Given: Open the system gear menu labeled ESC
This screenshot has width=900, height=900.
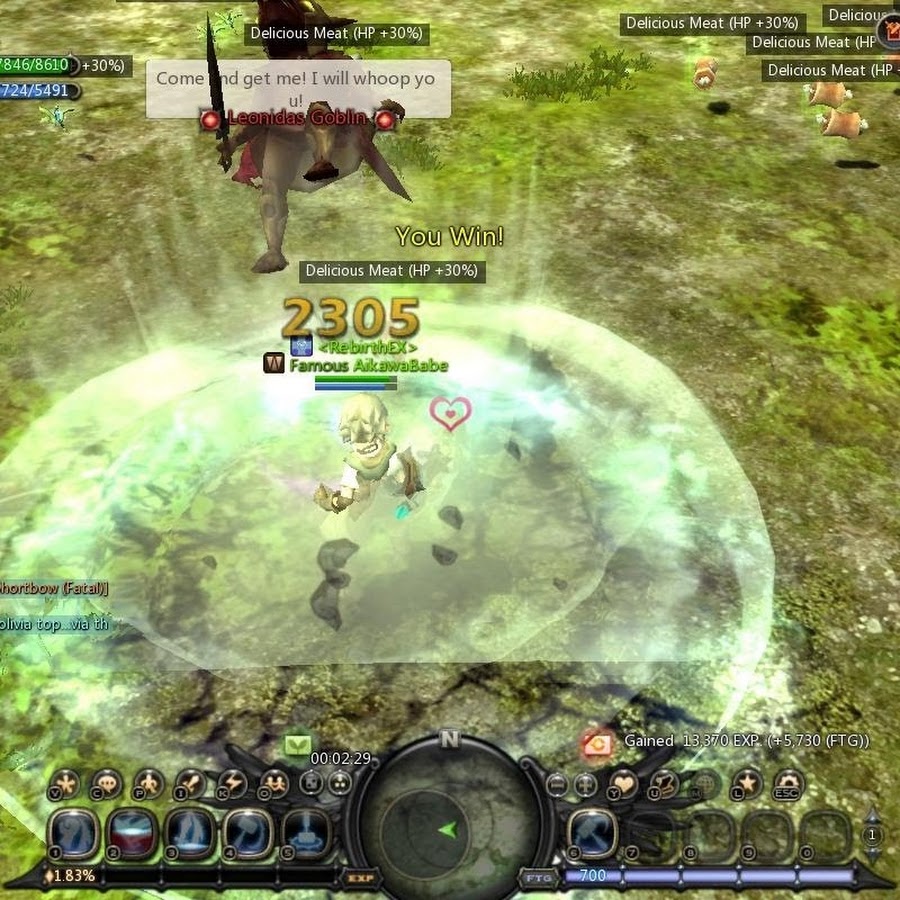Looking at the screenshot, I should tap(789, 784).
